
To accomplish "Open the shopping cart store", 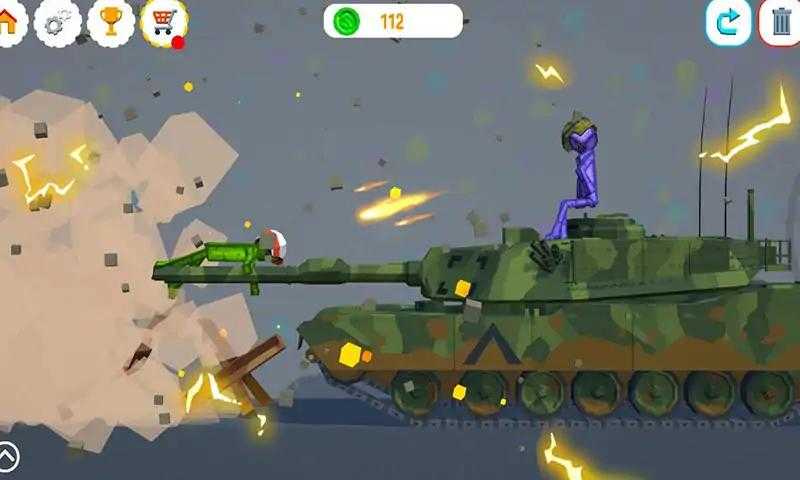I will click(x=163, y=22).
